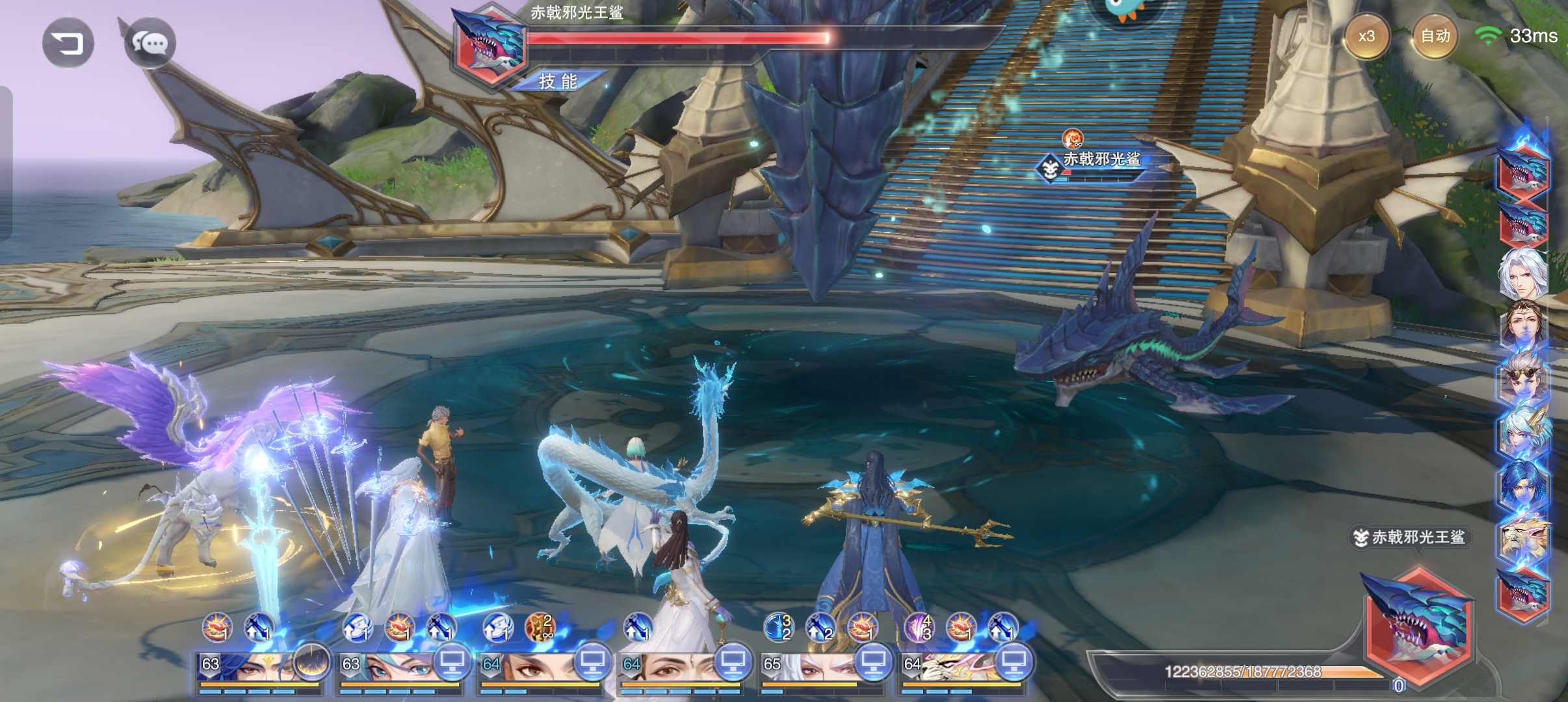Change the x3 battle speed
1568x702 pixels.
click(x=1366, y=36)
